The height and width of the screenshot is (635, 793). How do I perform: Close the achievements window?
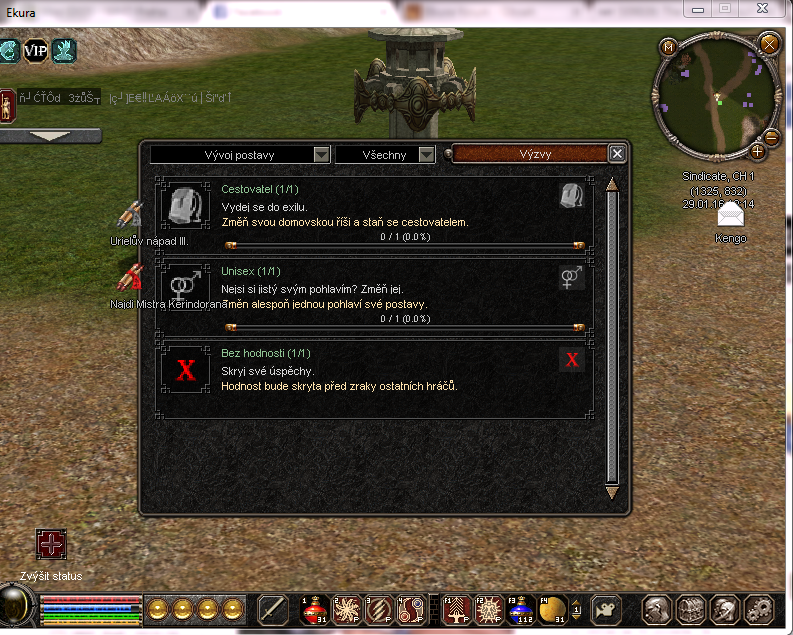point(617,154)
